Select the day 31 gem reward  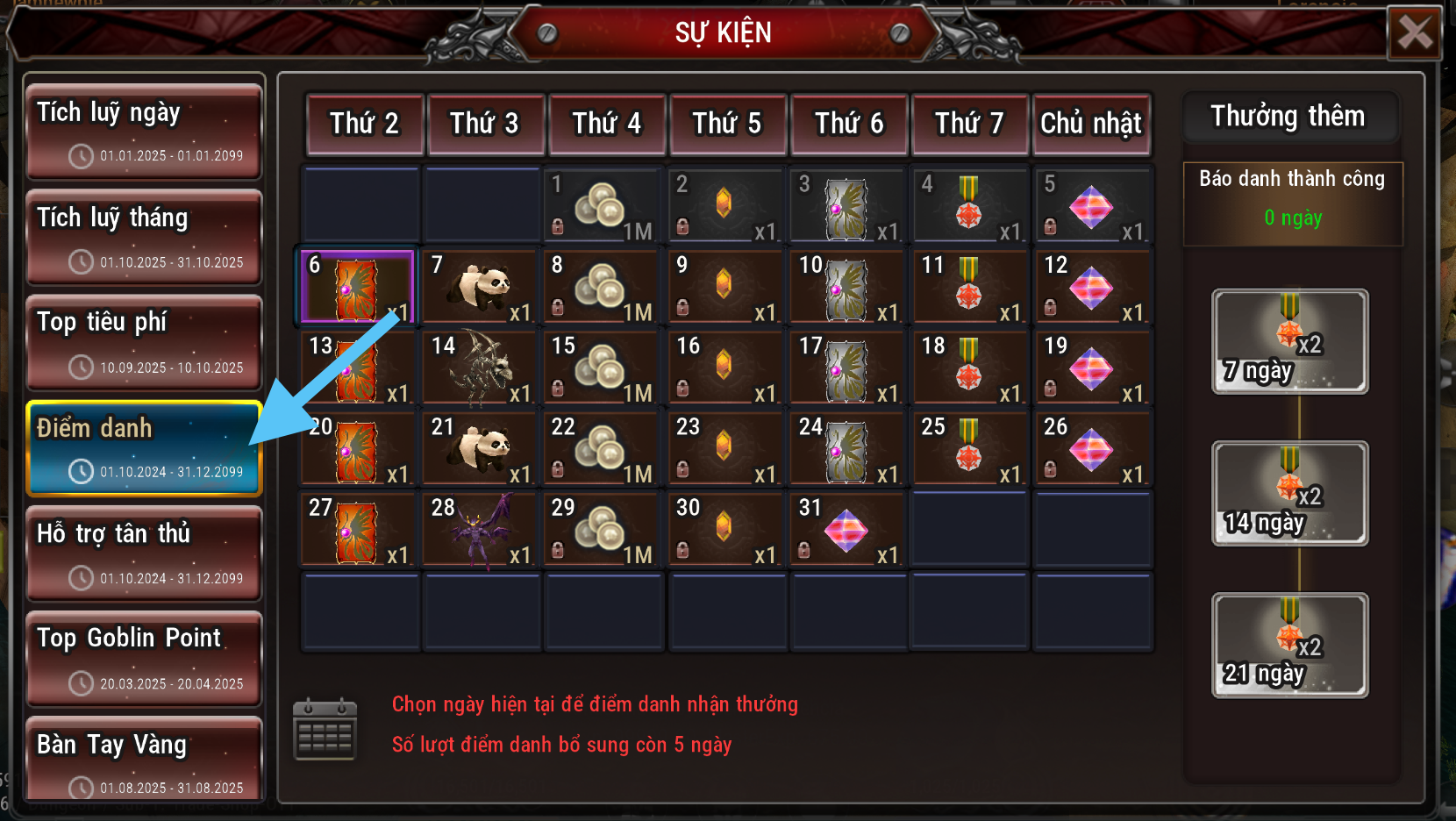coord(847,530)
